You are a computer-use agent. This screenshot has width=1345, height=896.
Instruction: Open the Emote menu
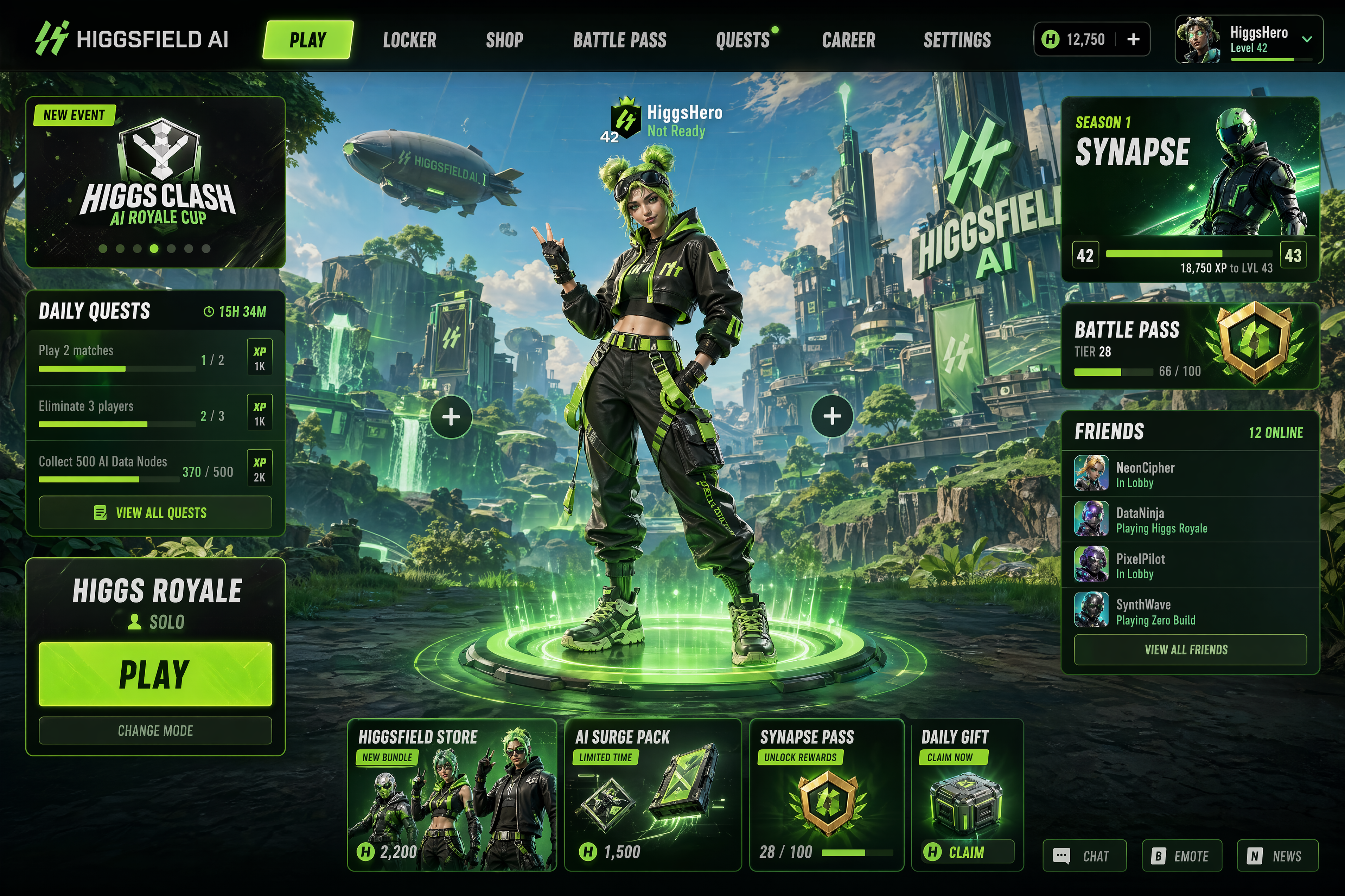[1181, 856]
